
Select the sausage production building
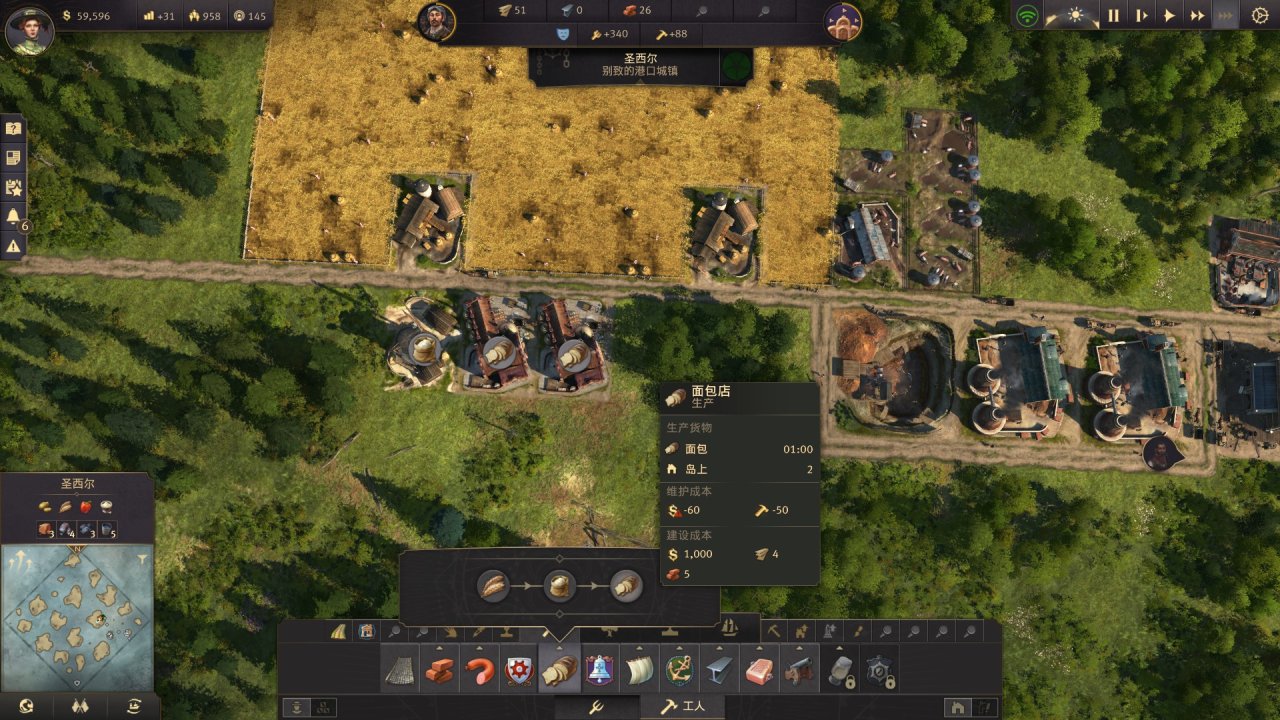479,670
